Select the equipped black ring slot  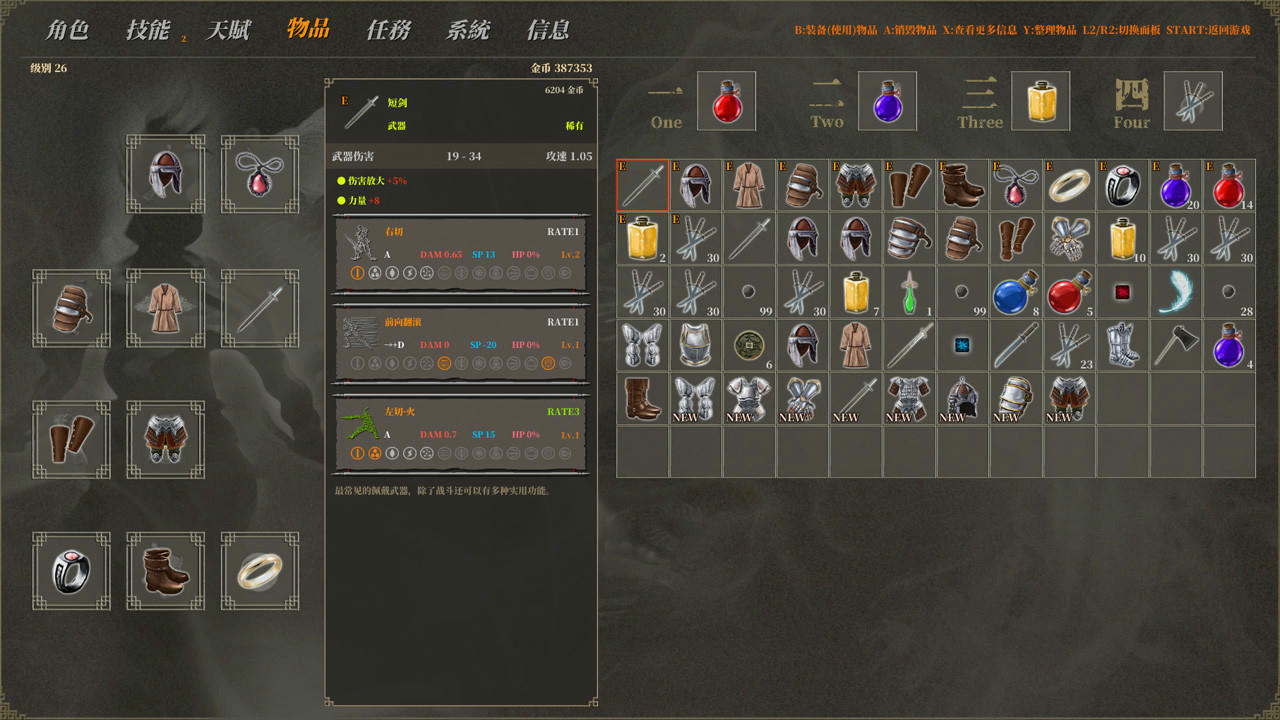click(72, 571)
